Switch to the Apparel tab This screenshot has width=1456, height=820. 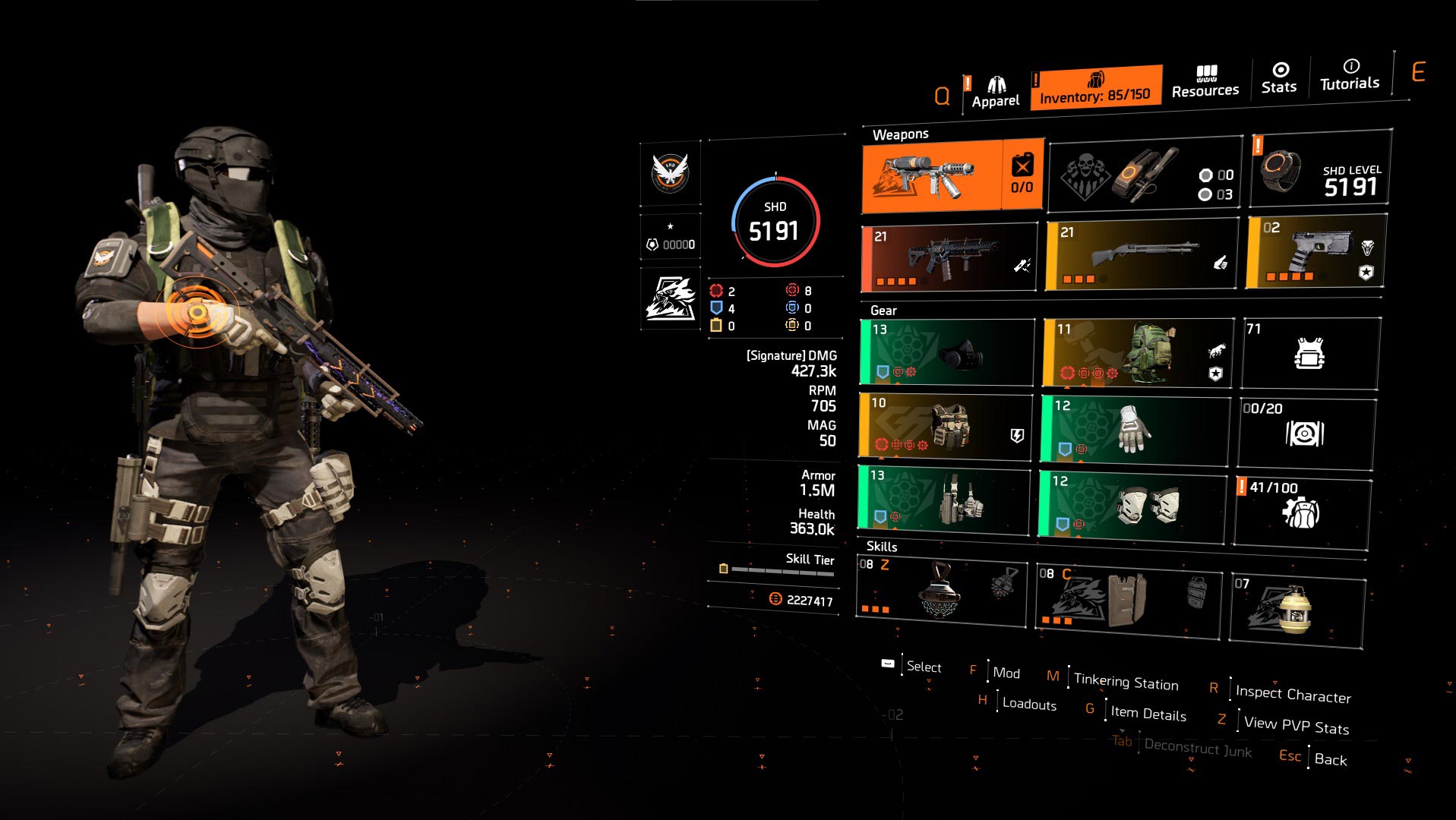click(995, 93)
